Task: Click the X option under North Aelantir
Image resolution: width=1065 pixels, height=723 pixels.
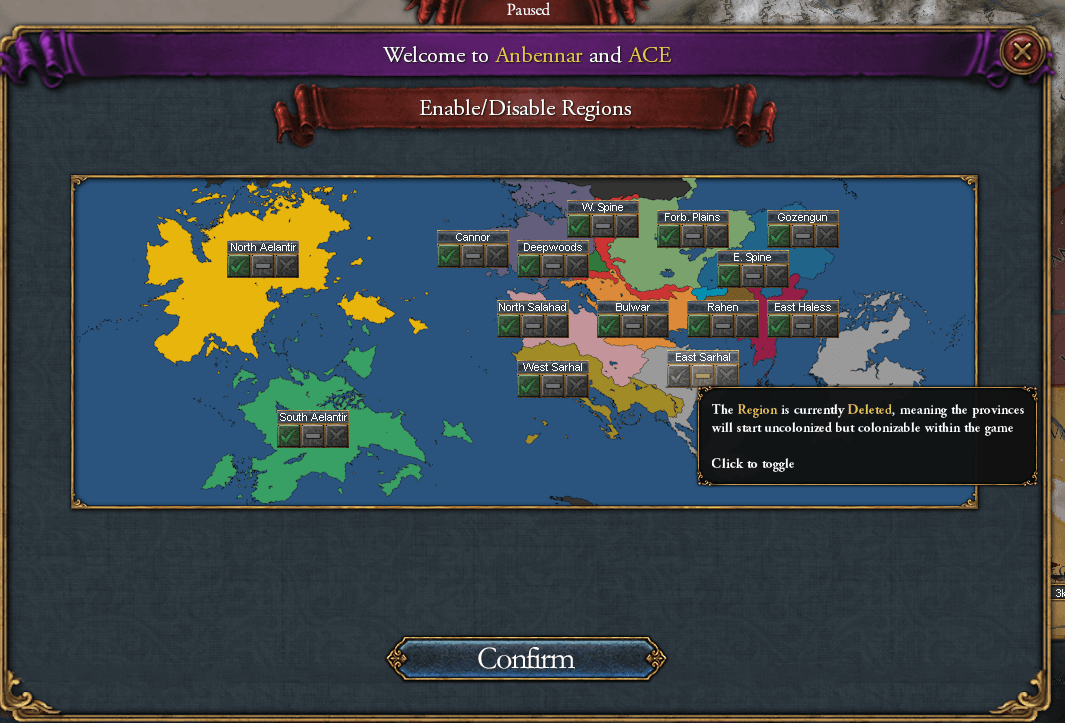Action: [x=287, y=266]
